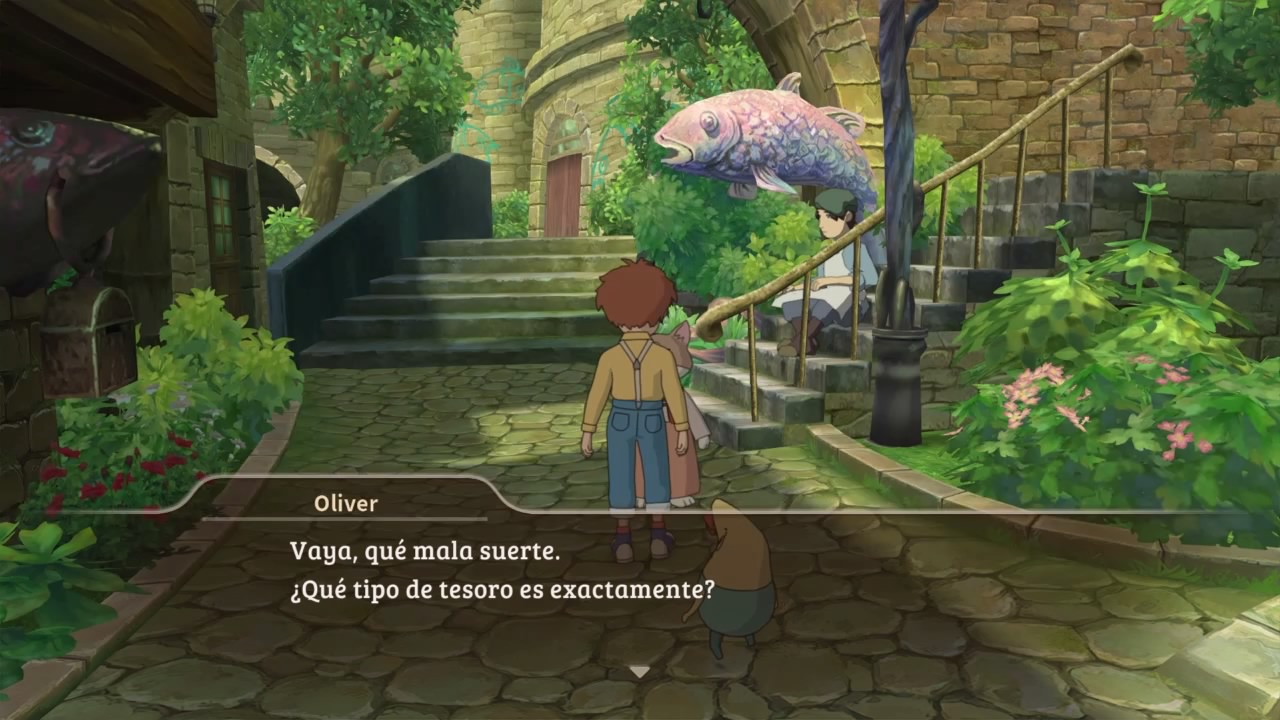Image resolution: width=1280 pixels, height=720 pixels.
Task: Advance dialogue with the white continue arrow
Action: pos(639,672)
